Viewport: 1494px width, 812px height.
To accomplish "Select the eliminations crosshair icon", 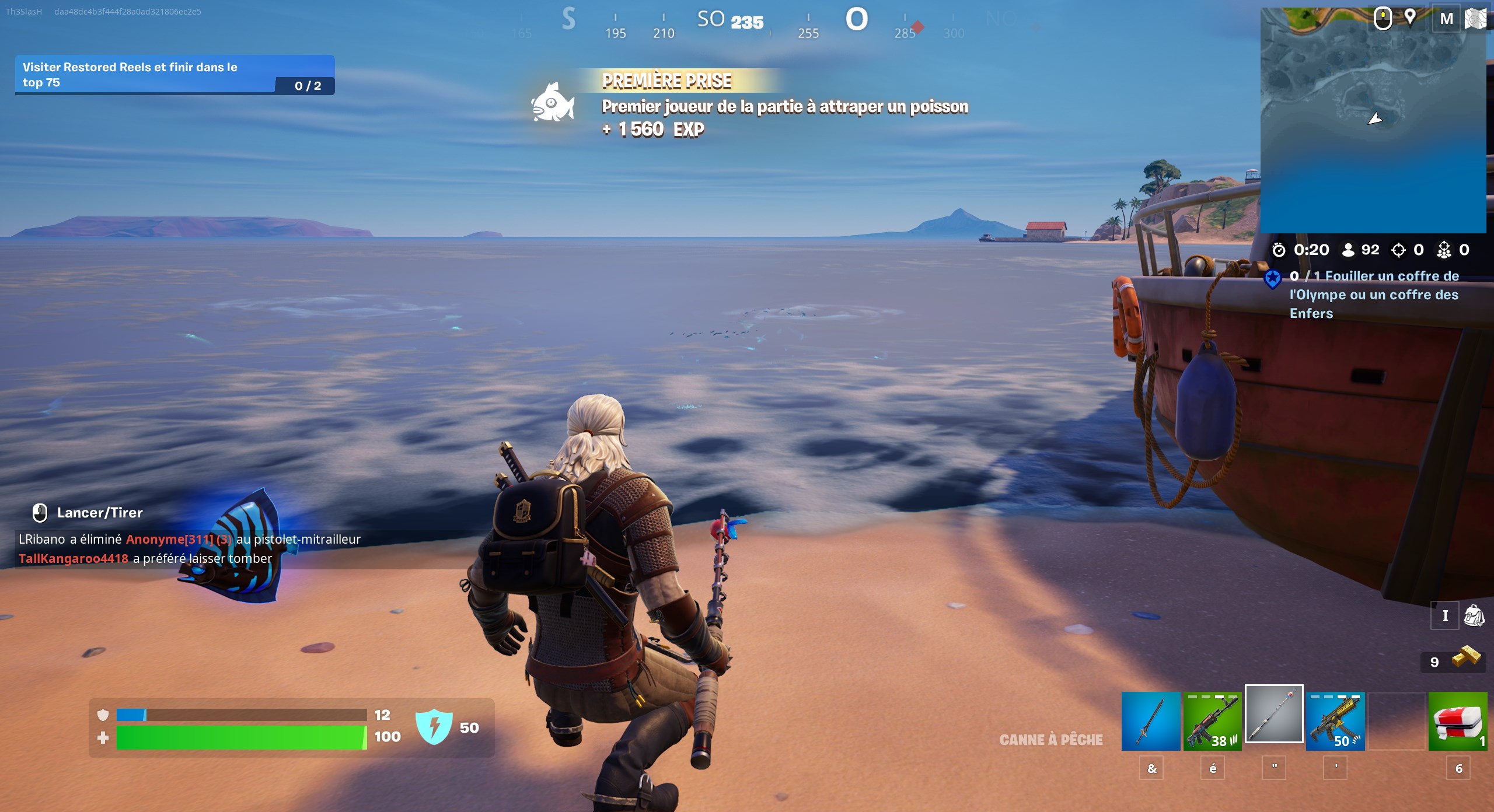I will tap(1398, 250).
